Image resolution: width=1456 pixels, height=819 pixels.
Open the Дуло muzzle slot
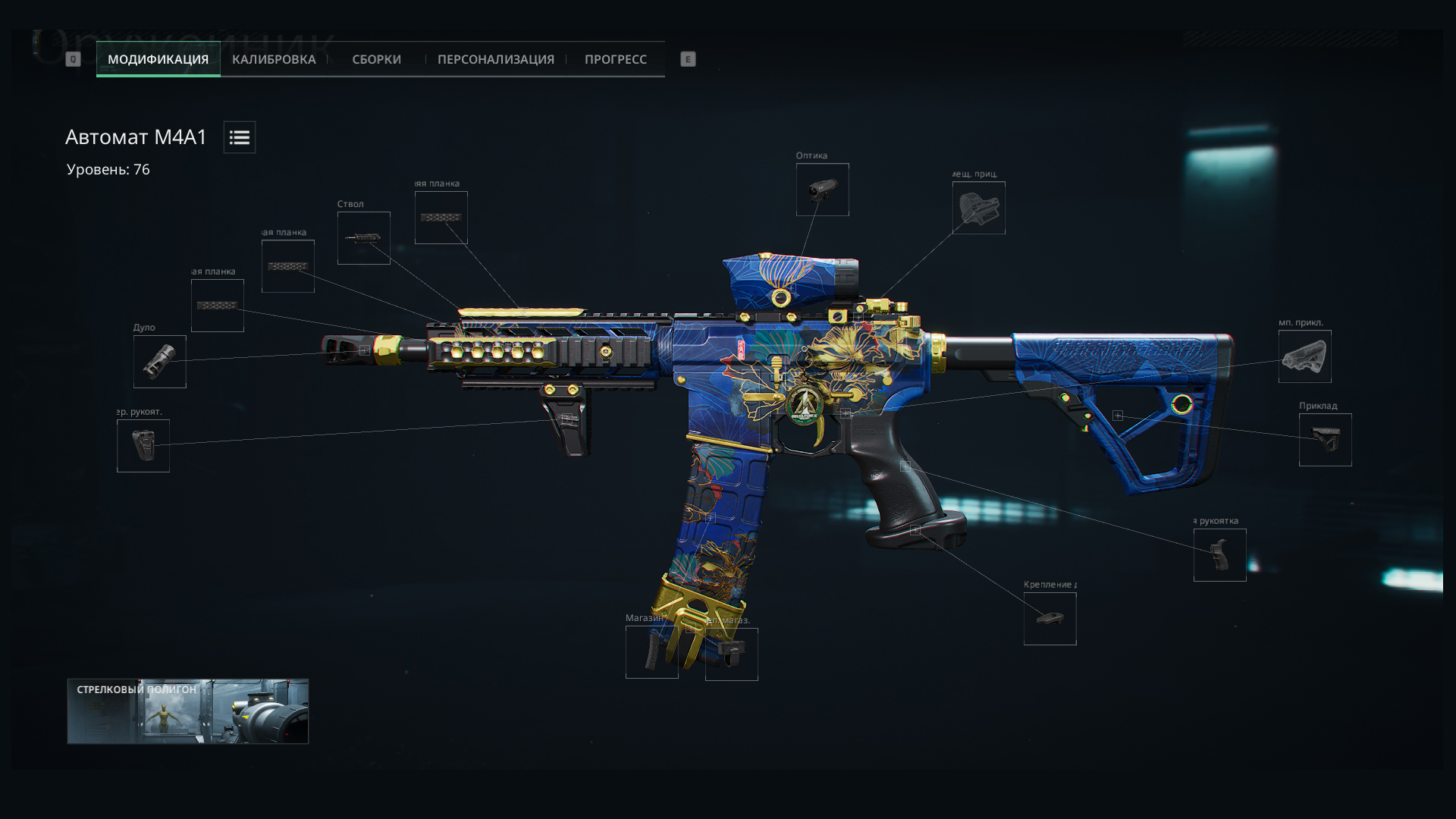(160, 362)
